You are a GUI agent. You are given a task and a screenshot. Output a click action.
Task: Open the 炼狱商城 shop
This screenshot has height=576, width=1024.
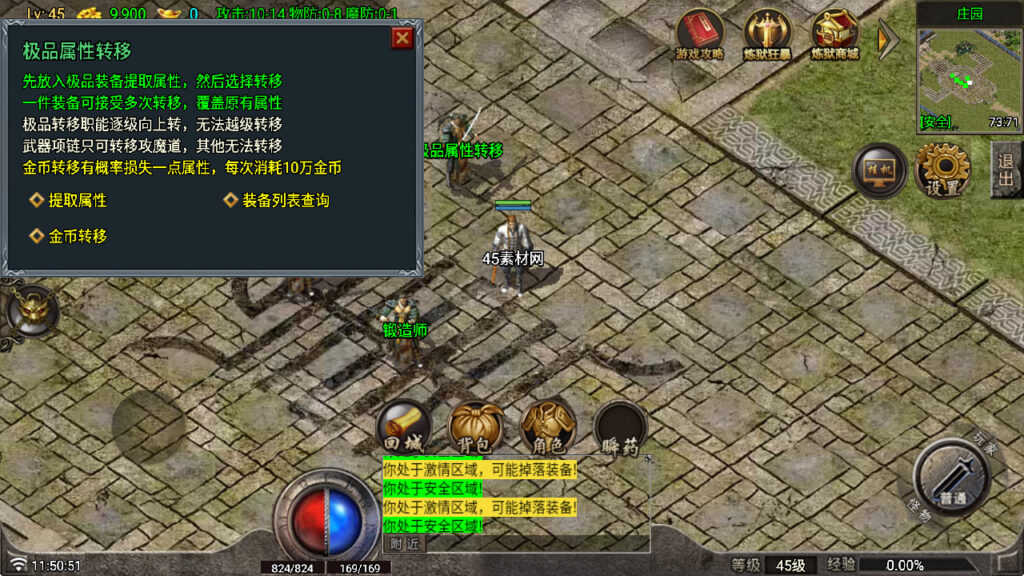coord(835,35)
